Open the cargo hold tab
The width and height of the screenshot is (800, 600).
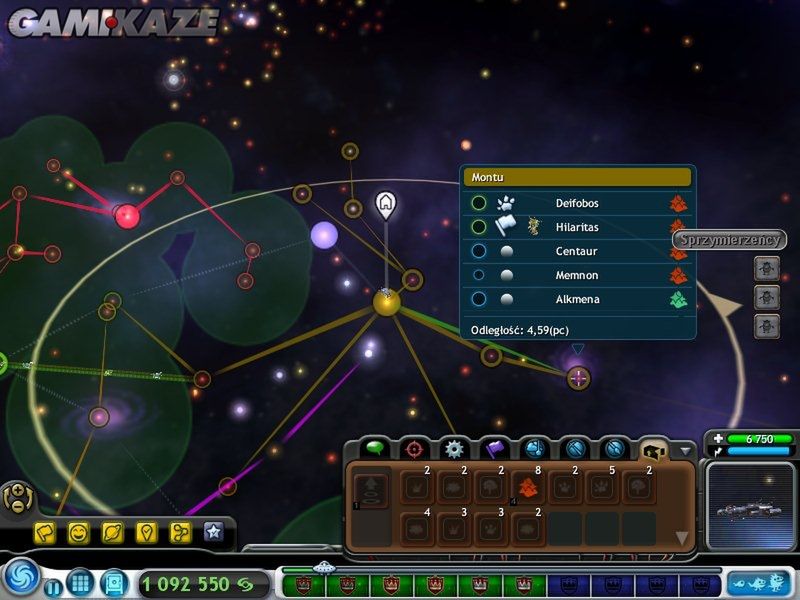[655, 449]
